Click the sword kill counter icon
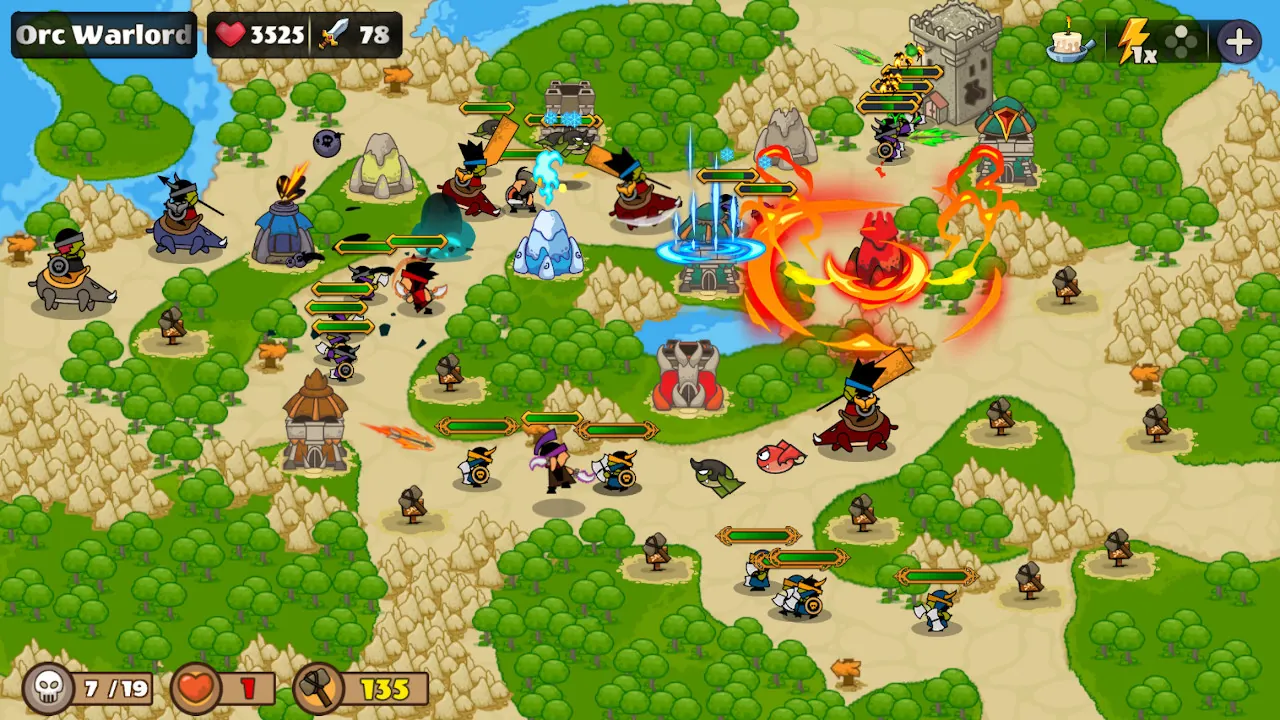This screenshot has width=1280, height=720. [x=337, y=34]
